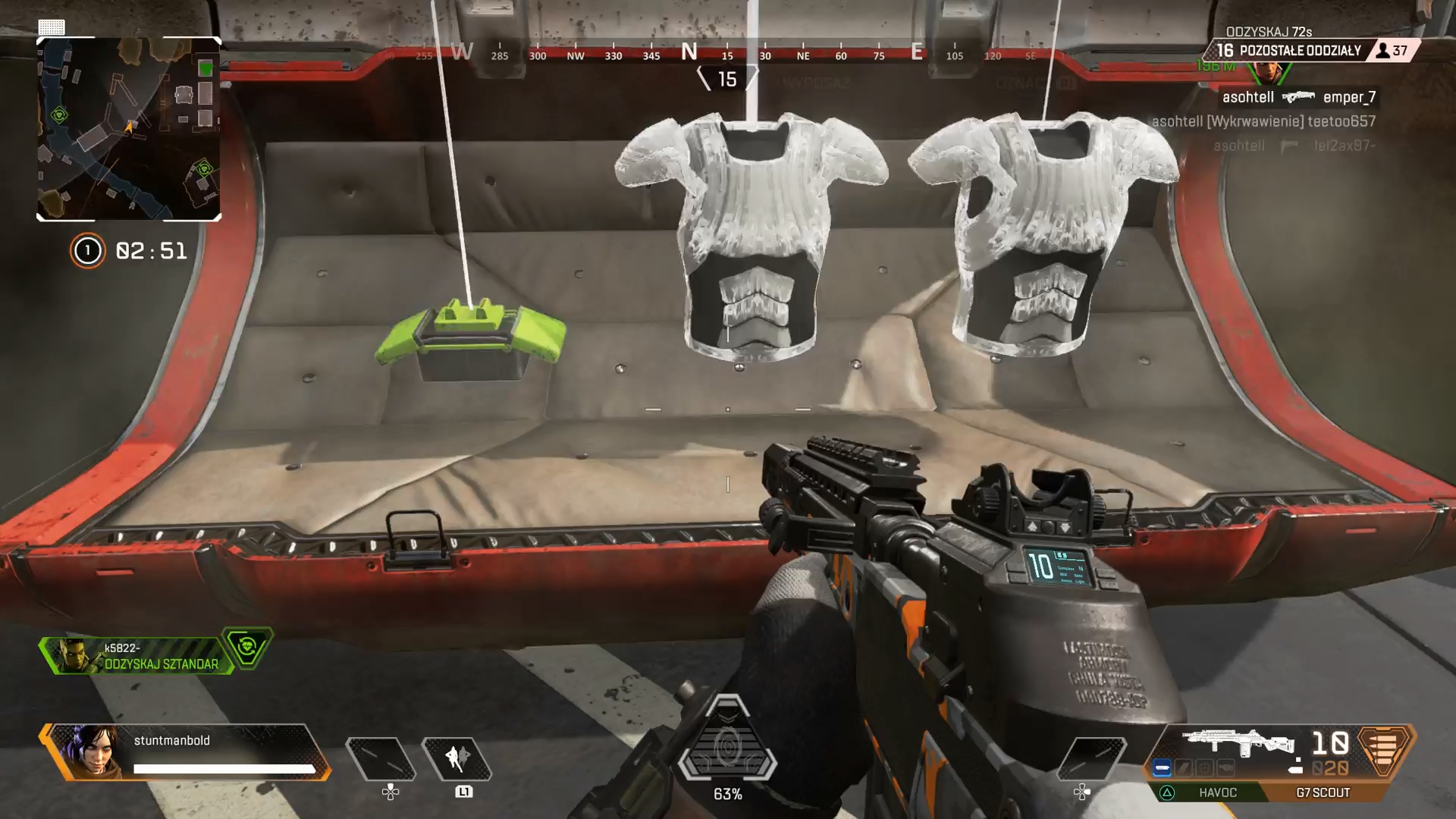Viewport: 1456px width, 819px height.
Task: Select squadmate k5822- banner
Action: 136,656
